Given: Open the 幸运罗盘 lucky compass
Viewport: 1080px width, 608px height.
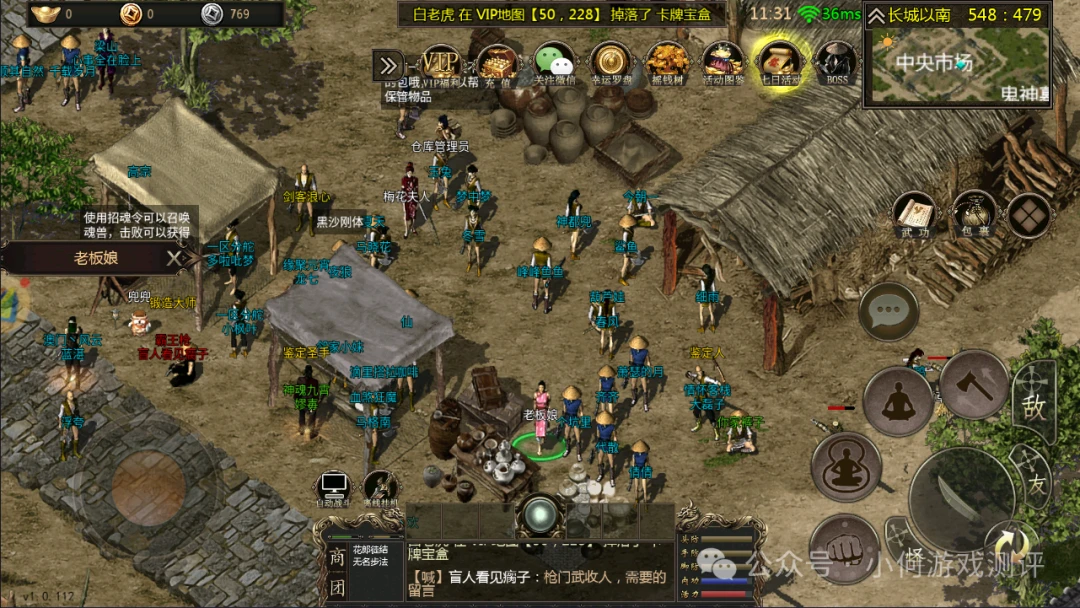Looking at the screenshot, I should [610, 62].
